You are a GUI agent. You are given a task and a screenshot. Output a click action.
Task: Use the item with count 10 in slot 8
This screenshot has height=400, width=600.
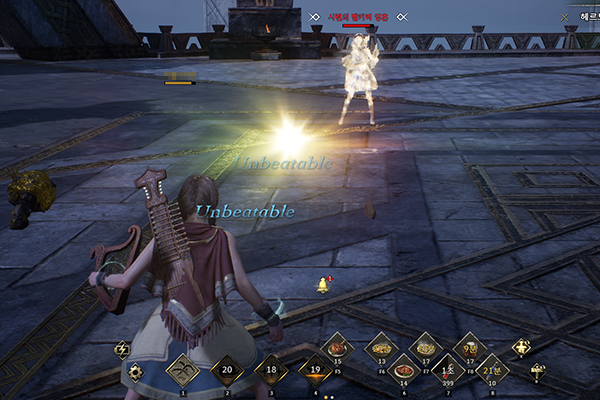(x=491, y=370)
